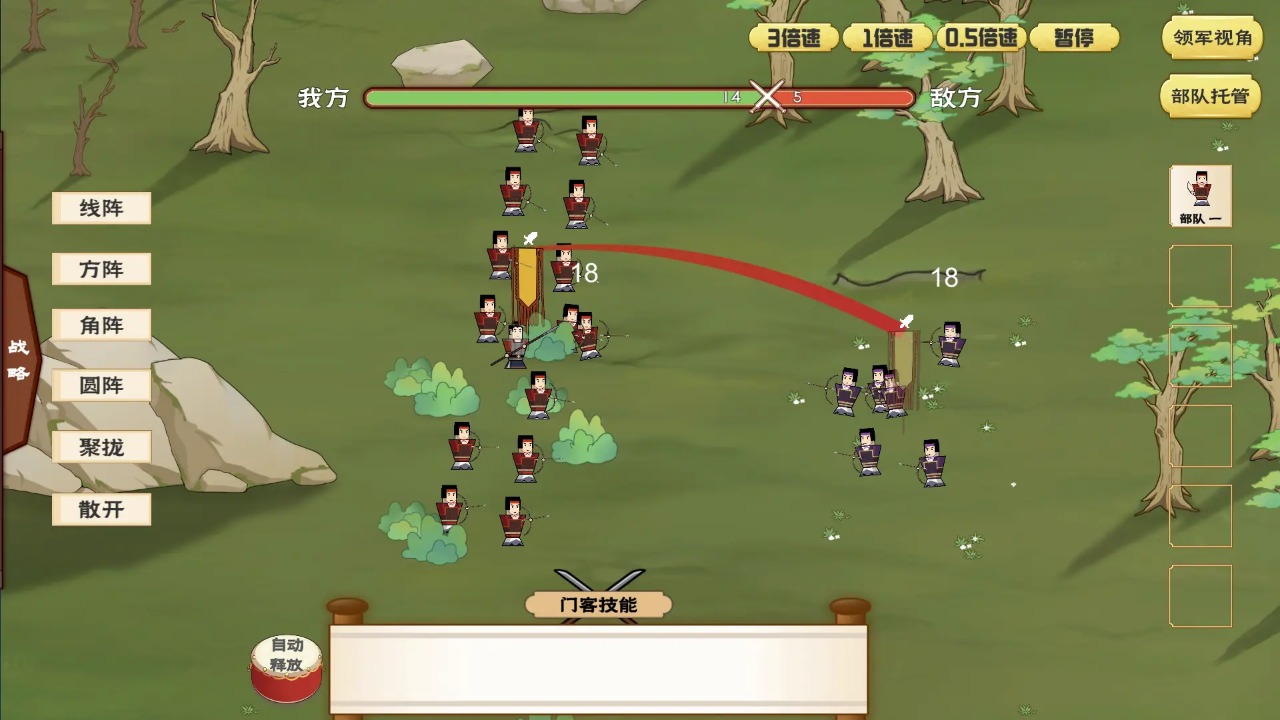The image size is (1280, 720).
Task: Slow the battle to 0.5倍速
Action: (981, 38)
